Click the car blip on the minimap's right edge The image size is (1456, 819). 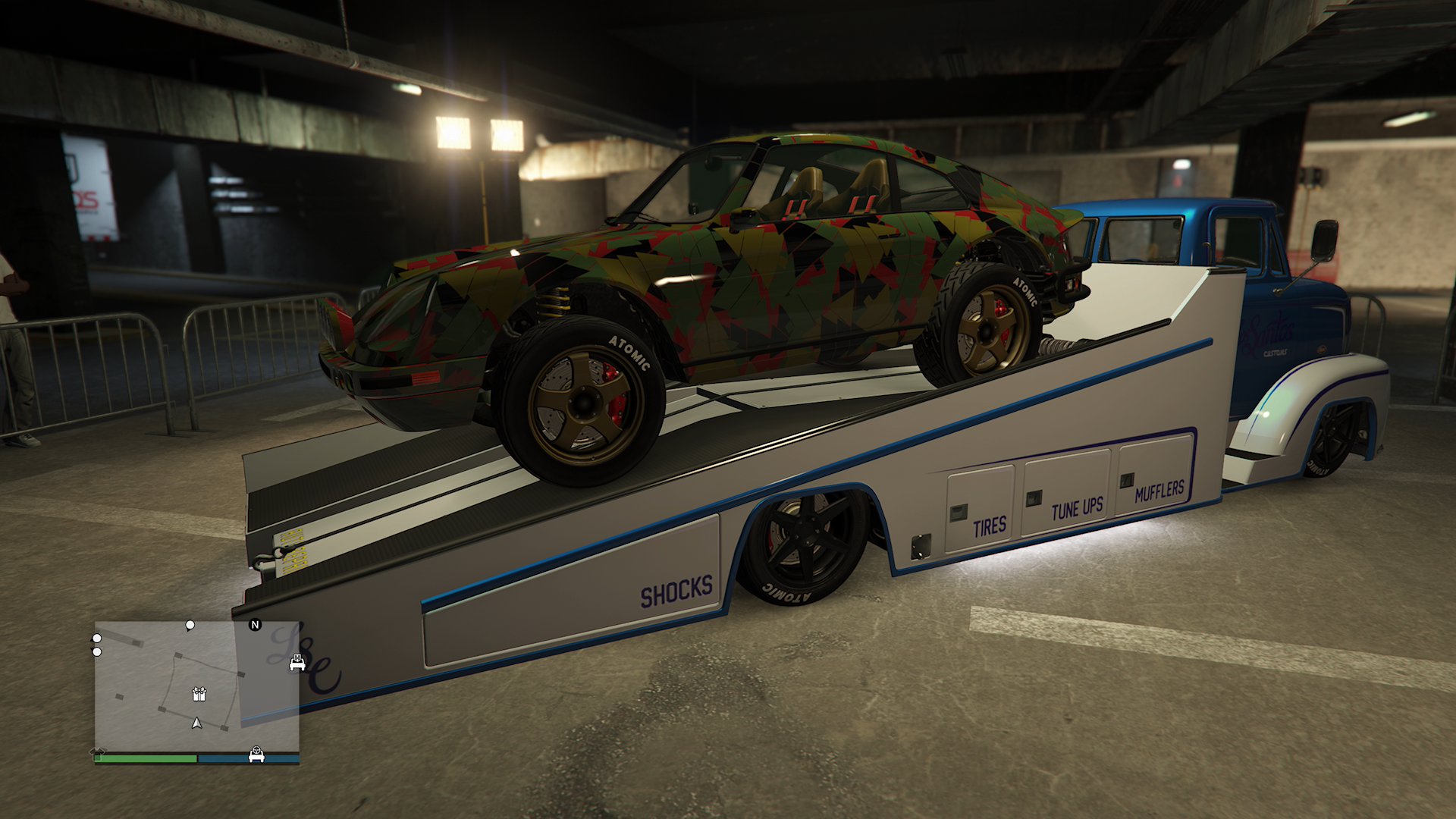297,664
